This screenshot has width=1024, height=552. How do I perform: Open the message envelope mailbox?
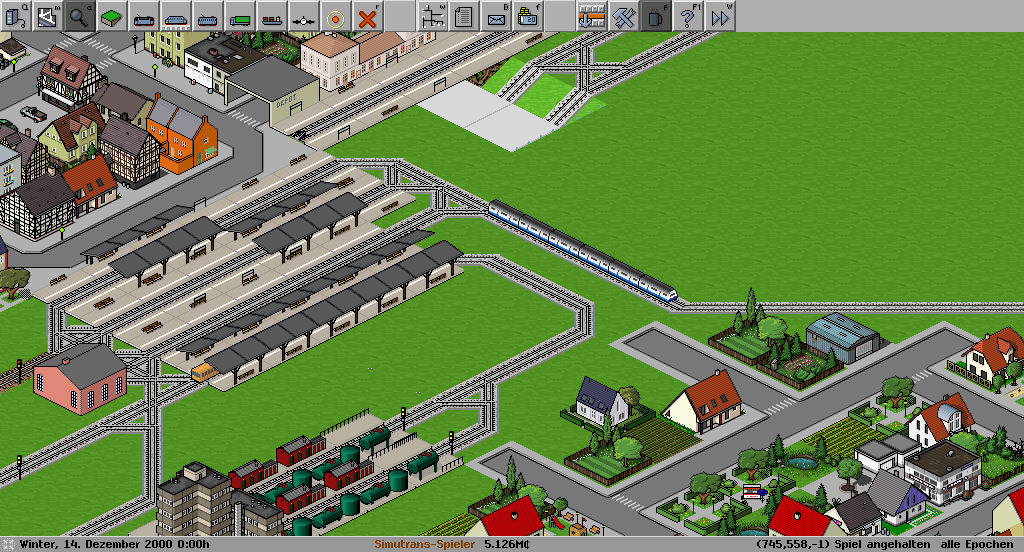point(495,15)
